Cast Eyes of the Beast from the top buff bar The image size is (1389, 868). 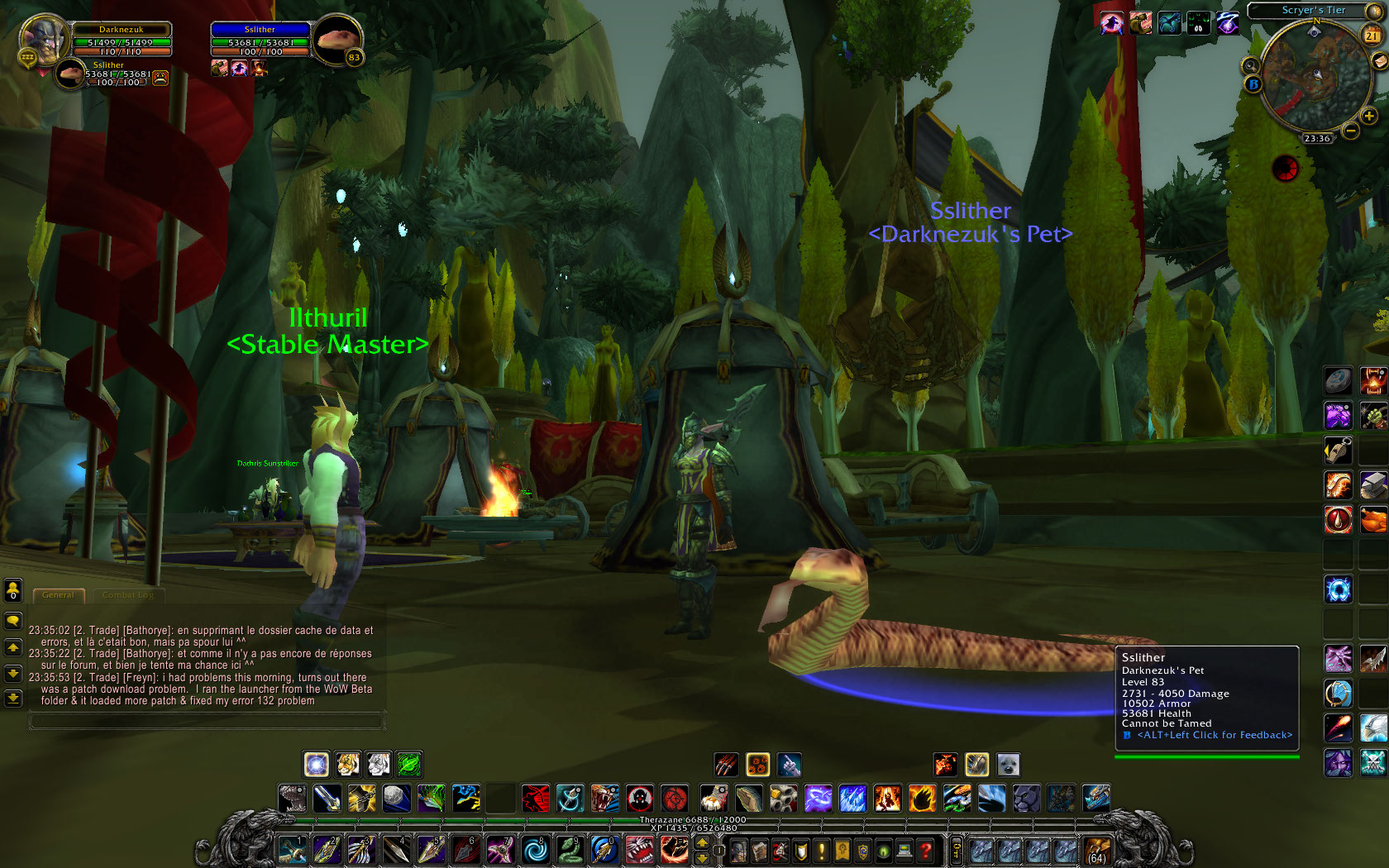[1199, 23]
